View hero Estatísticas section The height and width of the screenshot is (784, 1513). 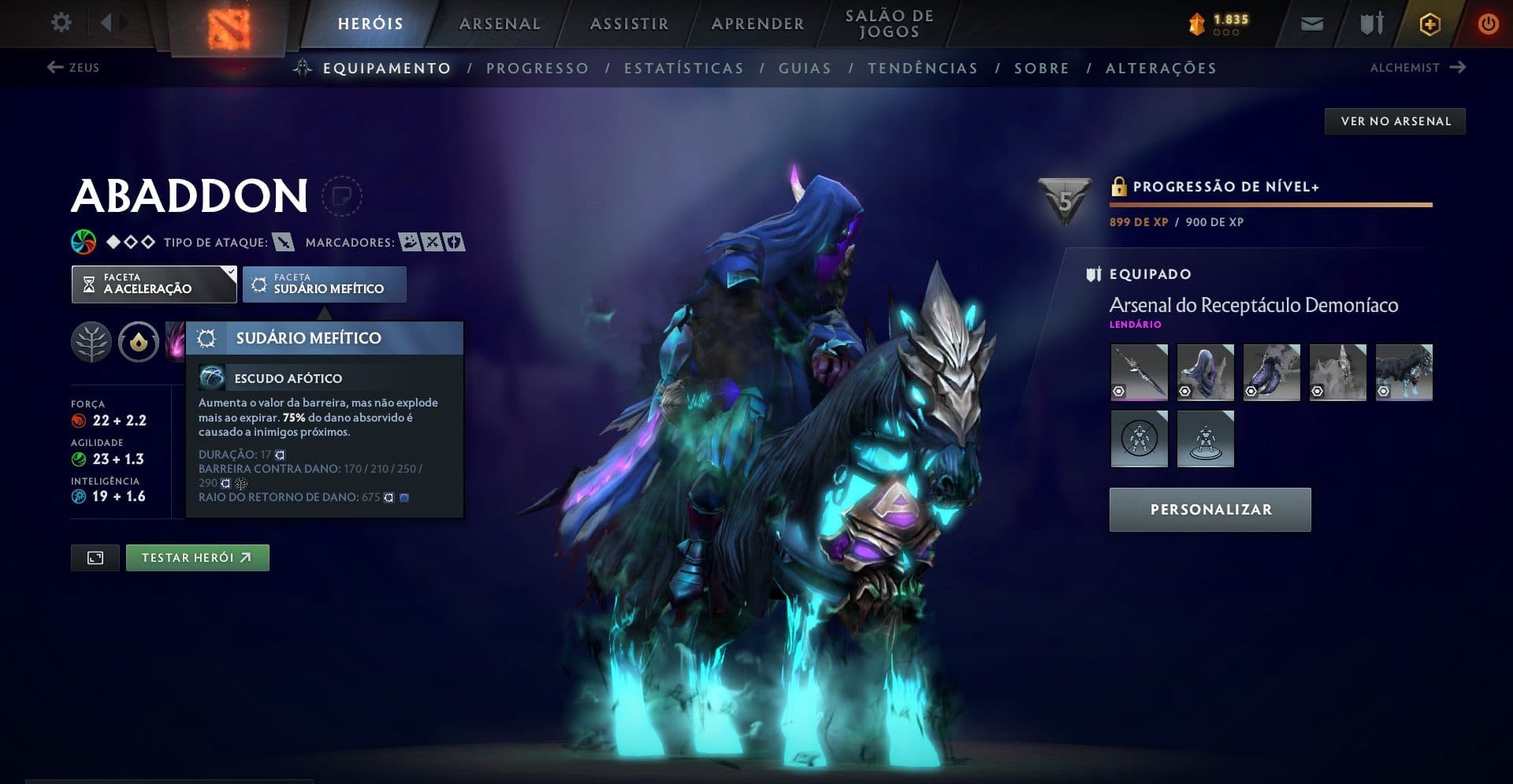683,69
